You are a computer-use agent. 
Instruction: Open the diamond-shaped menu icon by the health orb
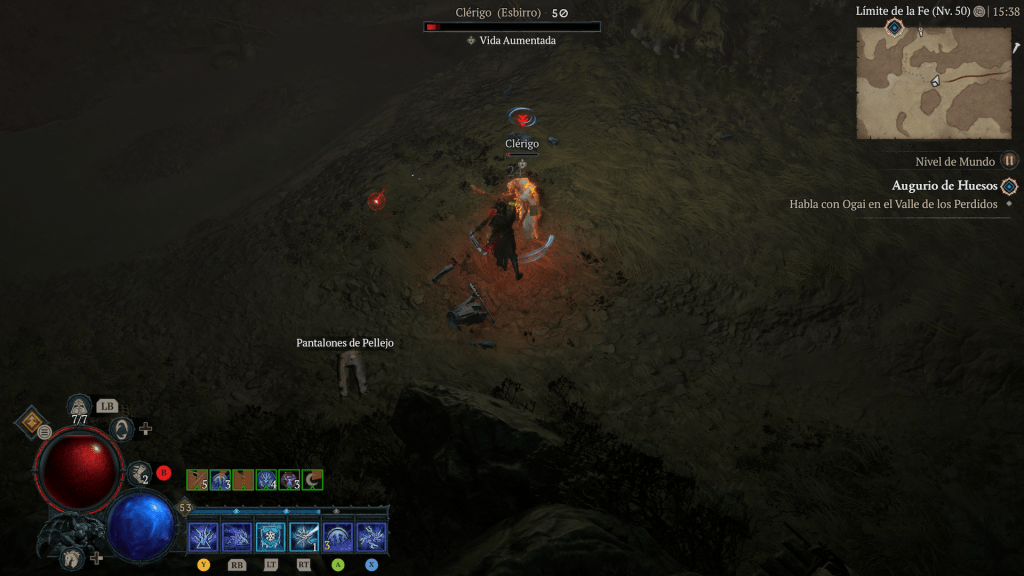point(32,423)
